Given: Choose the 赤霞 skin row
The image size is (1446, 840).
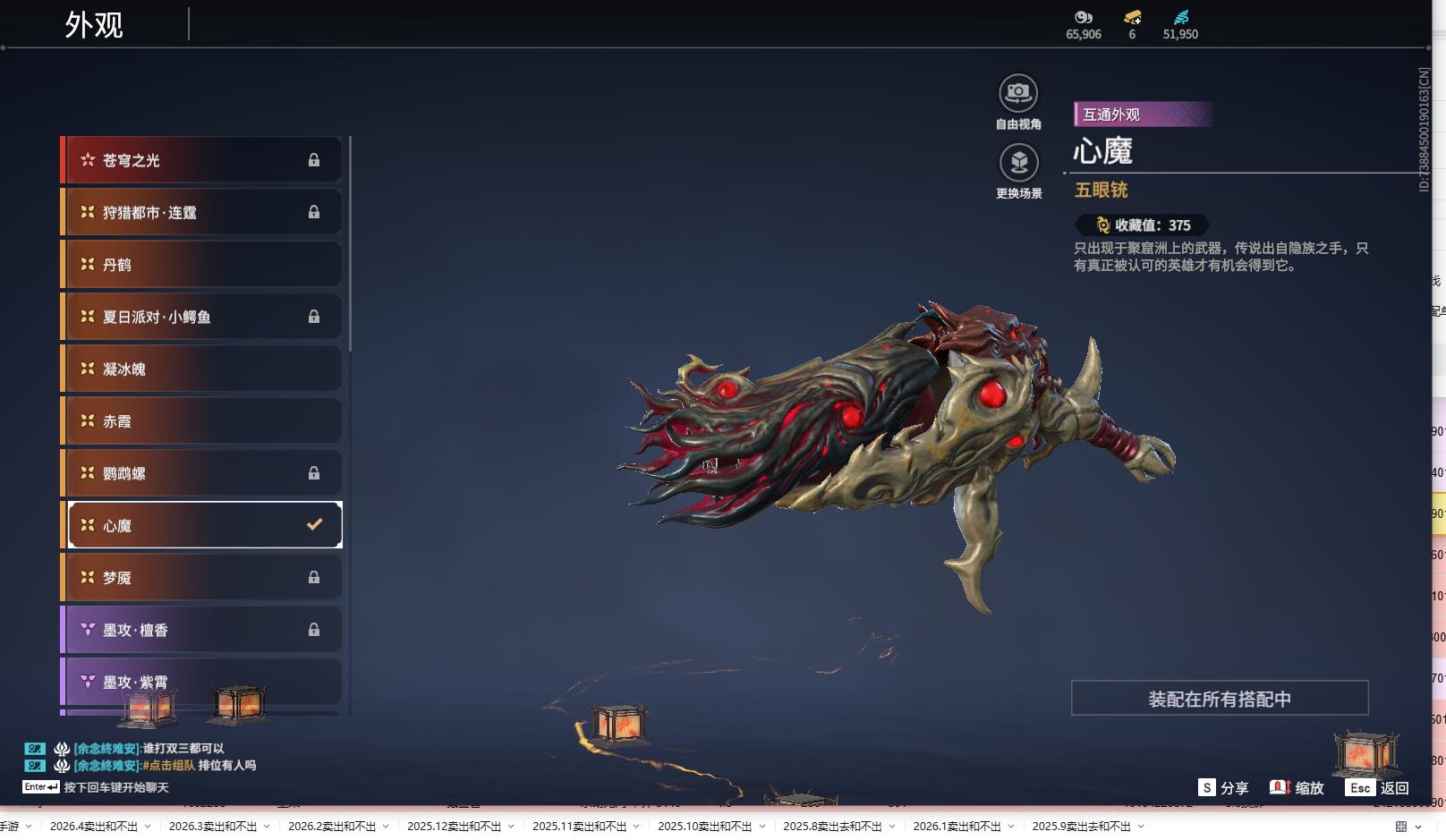Looking at the screenshot, I should click(202, 421).
